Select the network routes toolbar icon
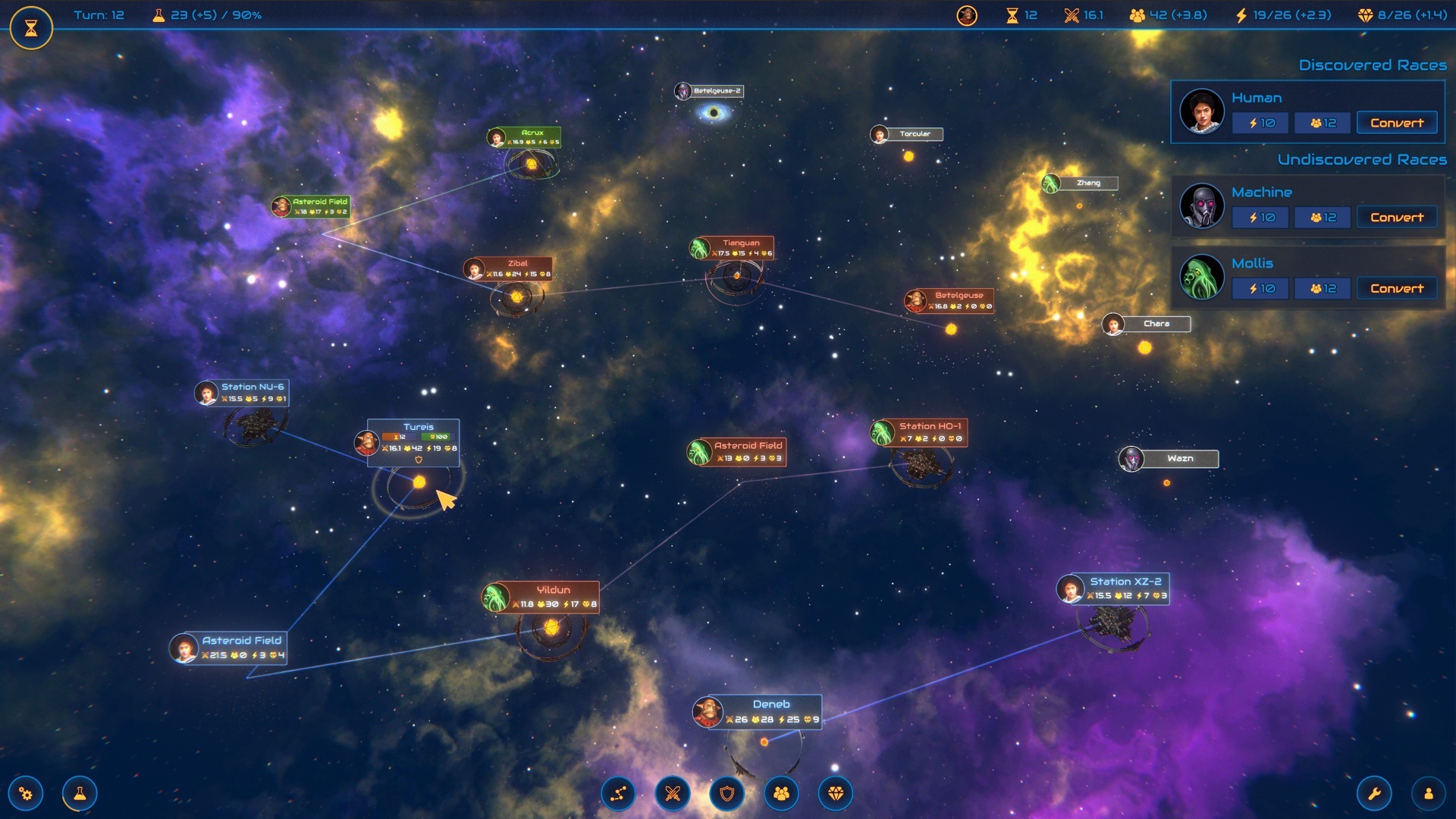 point(619,794)
